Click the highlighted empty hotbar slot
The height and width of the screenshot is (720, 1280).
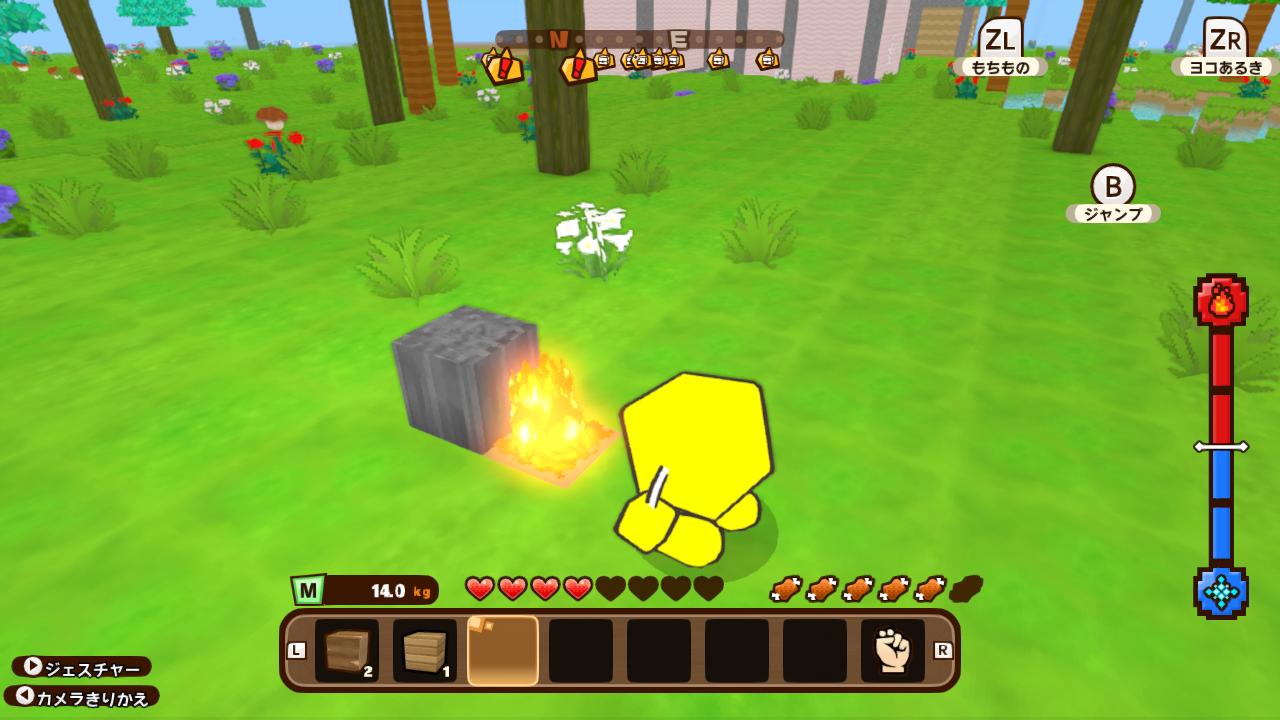503,650
